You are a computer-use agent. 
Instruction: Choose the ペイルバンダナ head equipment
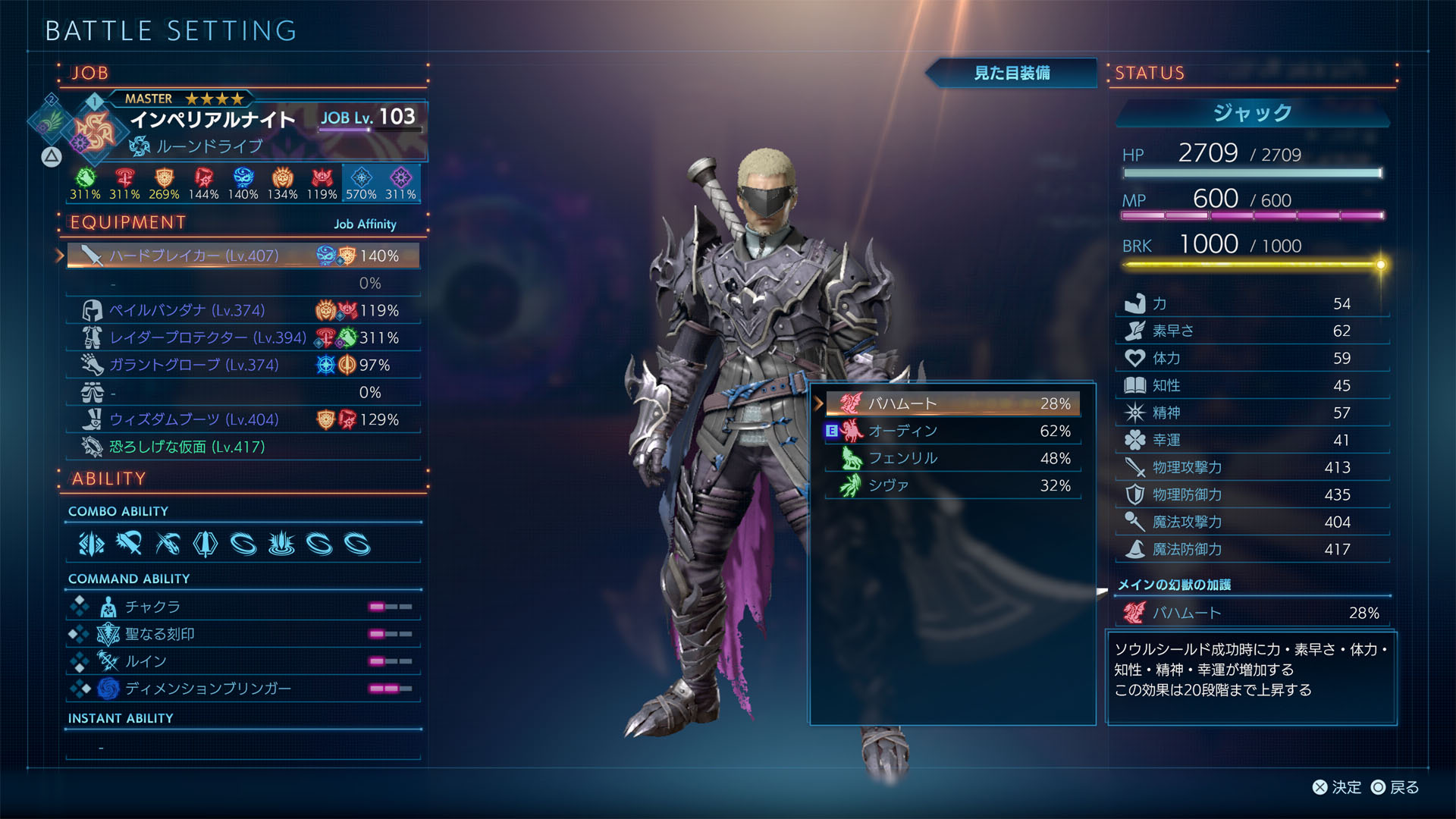(243, 310)
